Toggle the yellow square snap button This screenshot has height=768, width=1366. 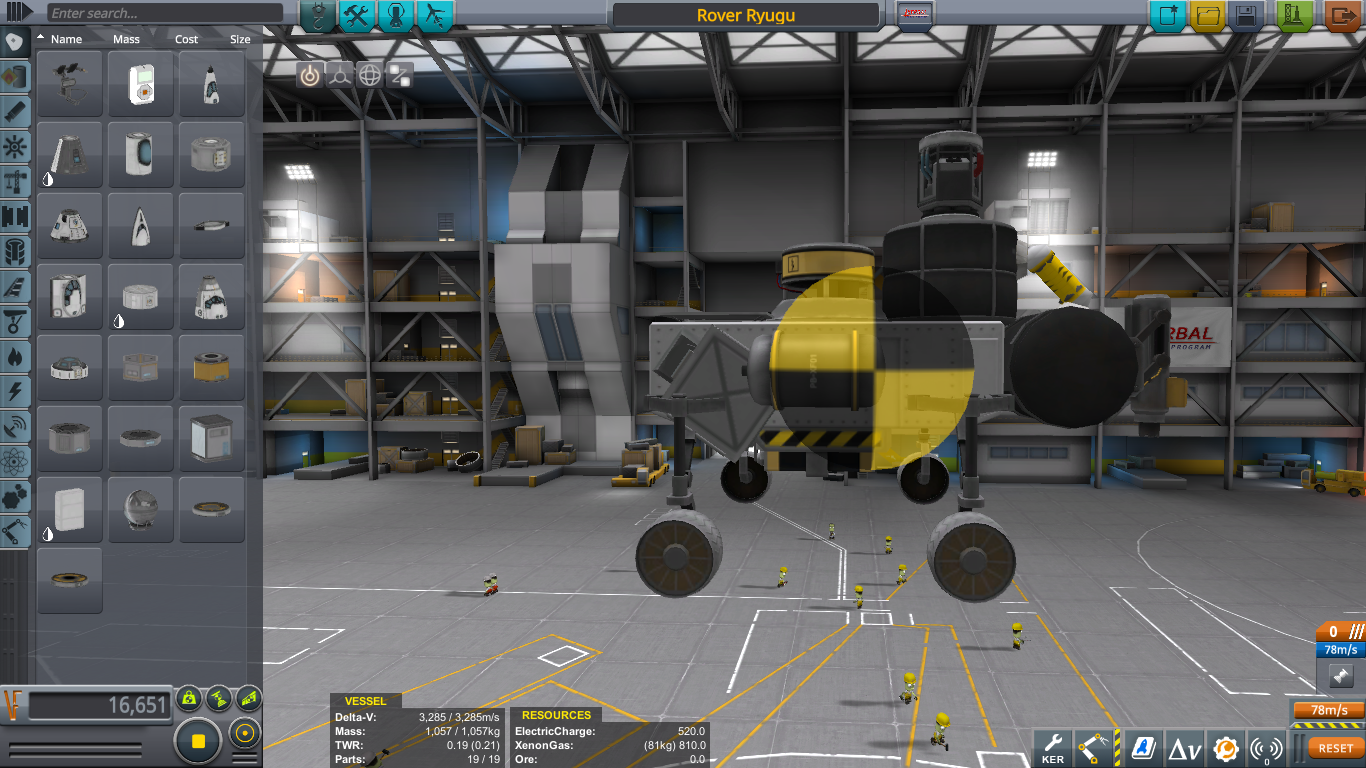tap(198, 741)
